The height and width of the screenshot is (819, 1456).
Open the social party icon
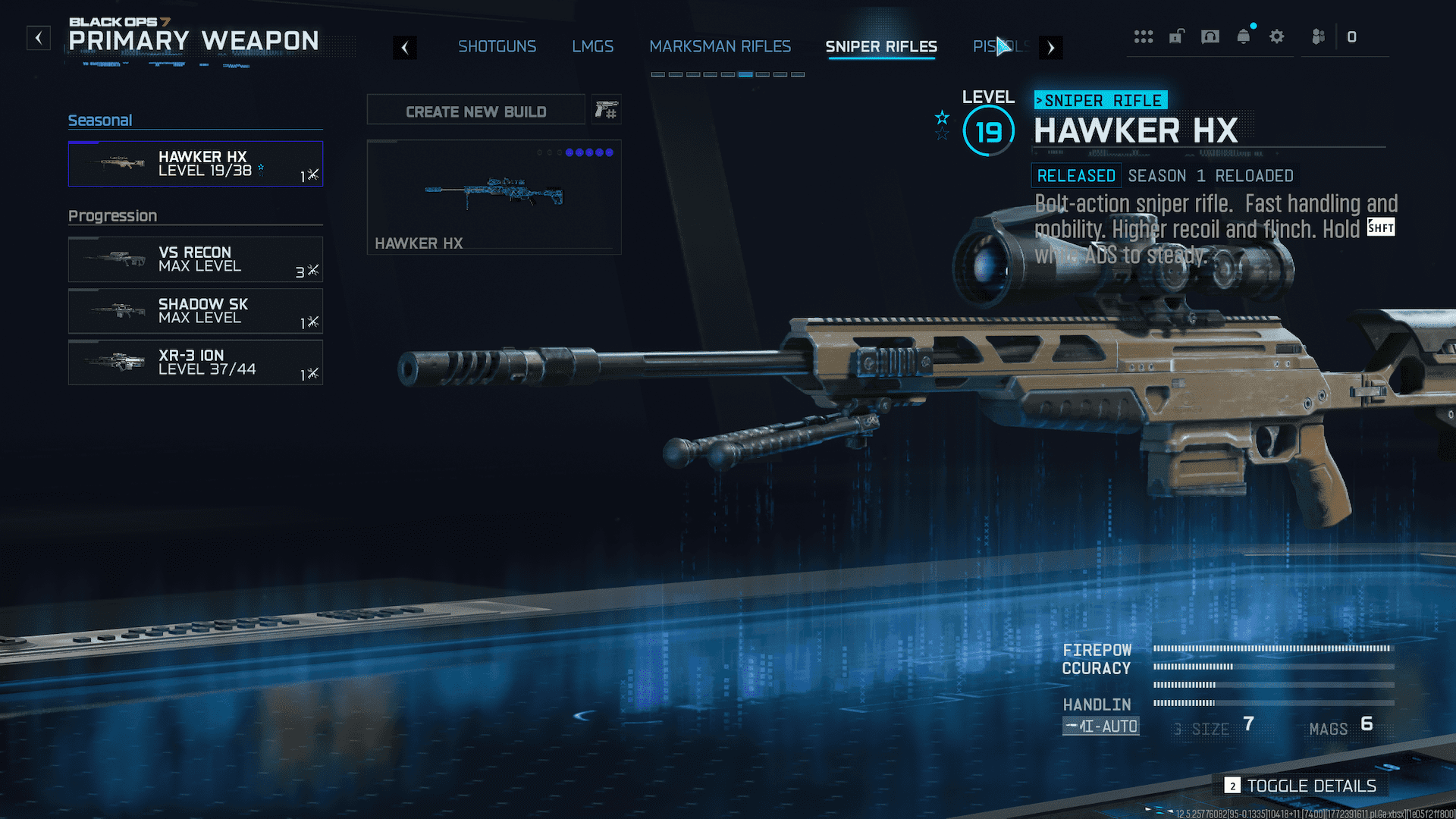(1318, 36)
